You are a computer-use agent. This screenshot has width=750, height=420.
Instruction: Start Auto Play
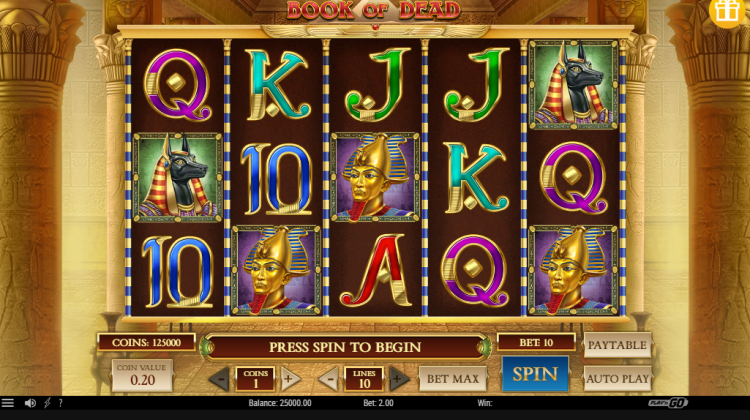point(617,379)
